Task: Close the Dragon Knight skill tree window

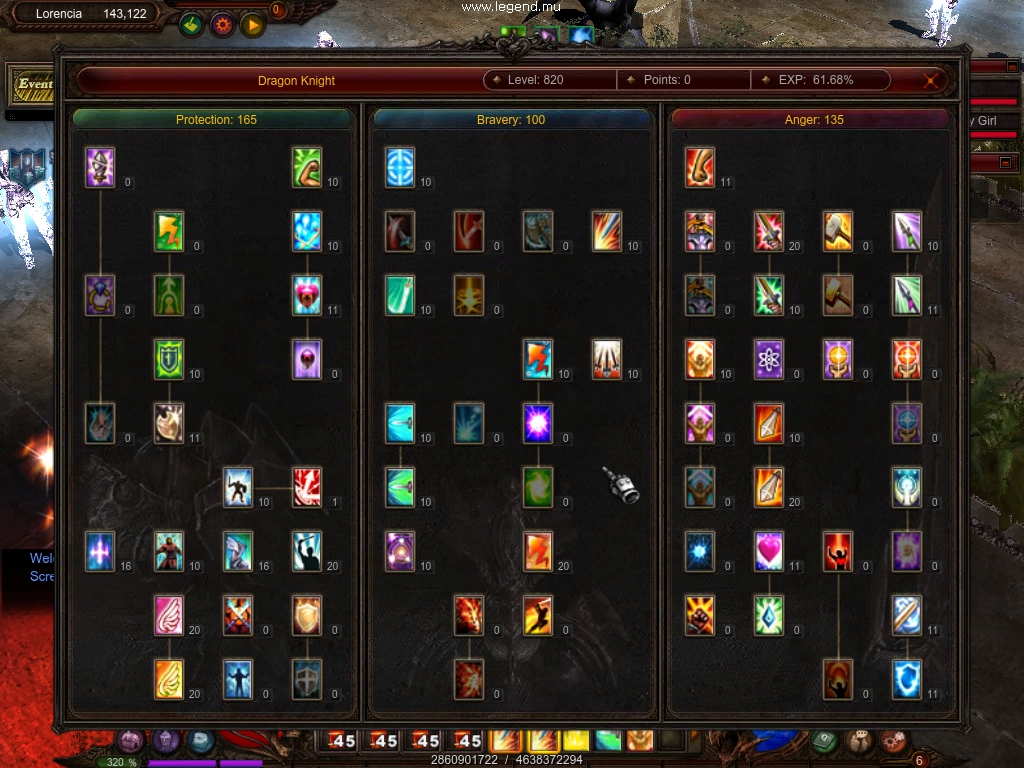Action: 932,81
